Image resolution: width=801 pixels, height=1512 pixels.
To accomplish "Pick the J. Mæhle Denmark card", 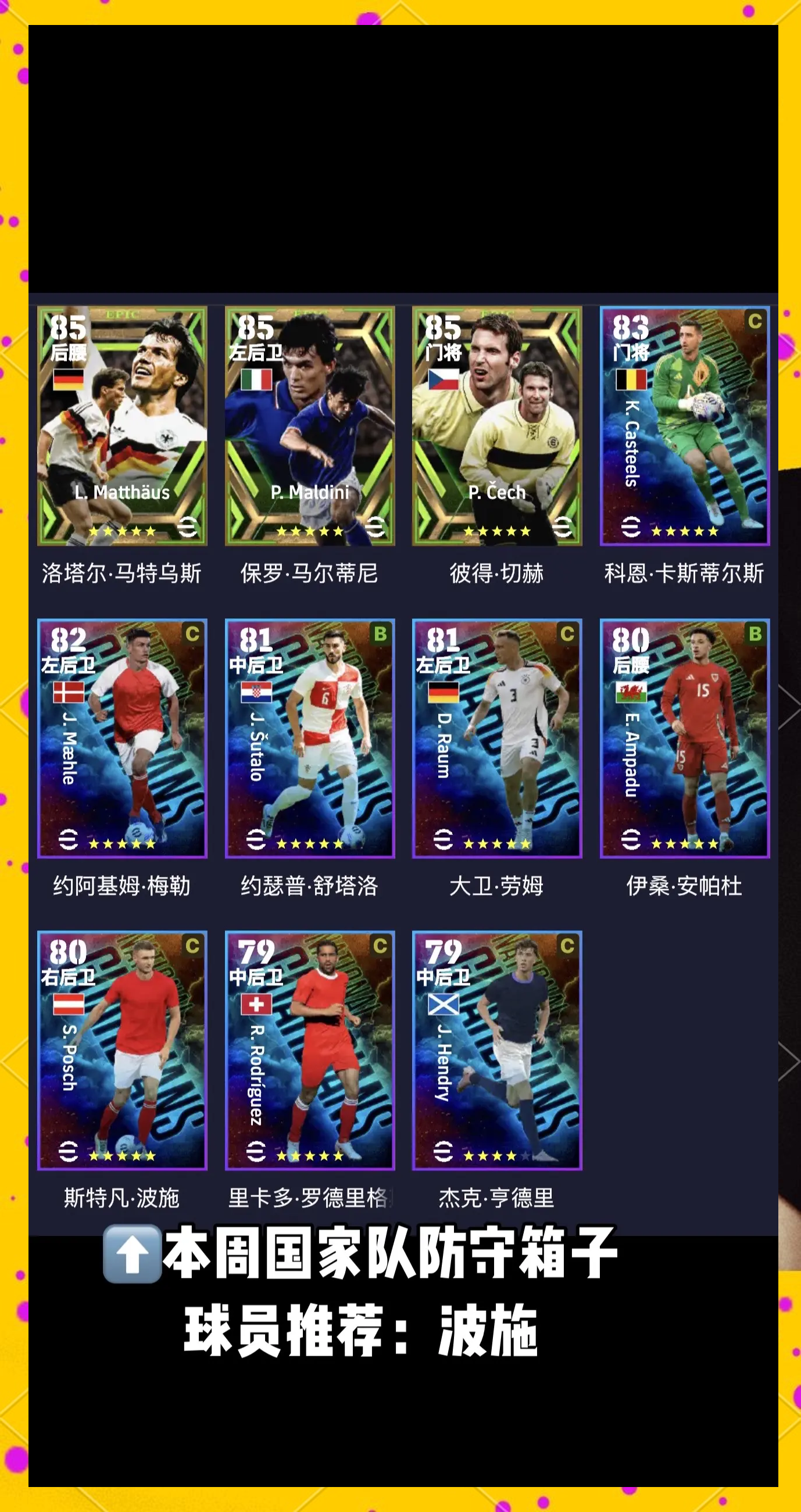I will [122, 739].
